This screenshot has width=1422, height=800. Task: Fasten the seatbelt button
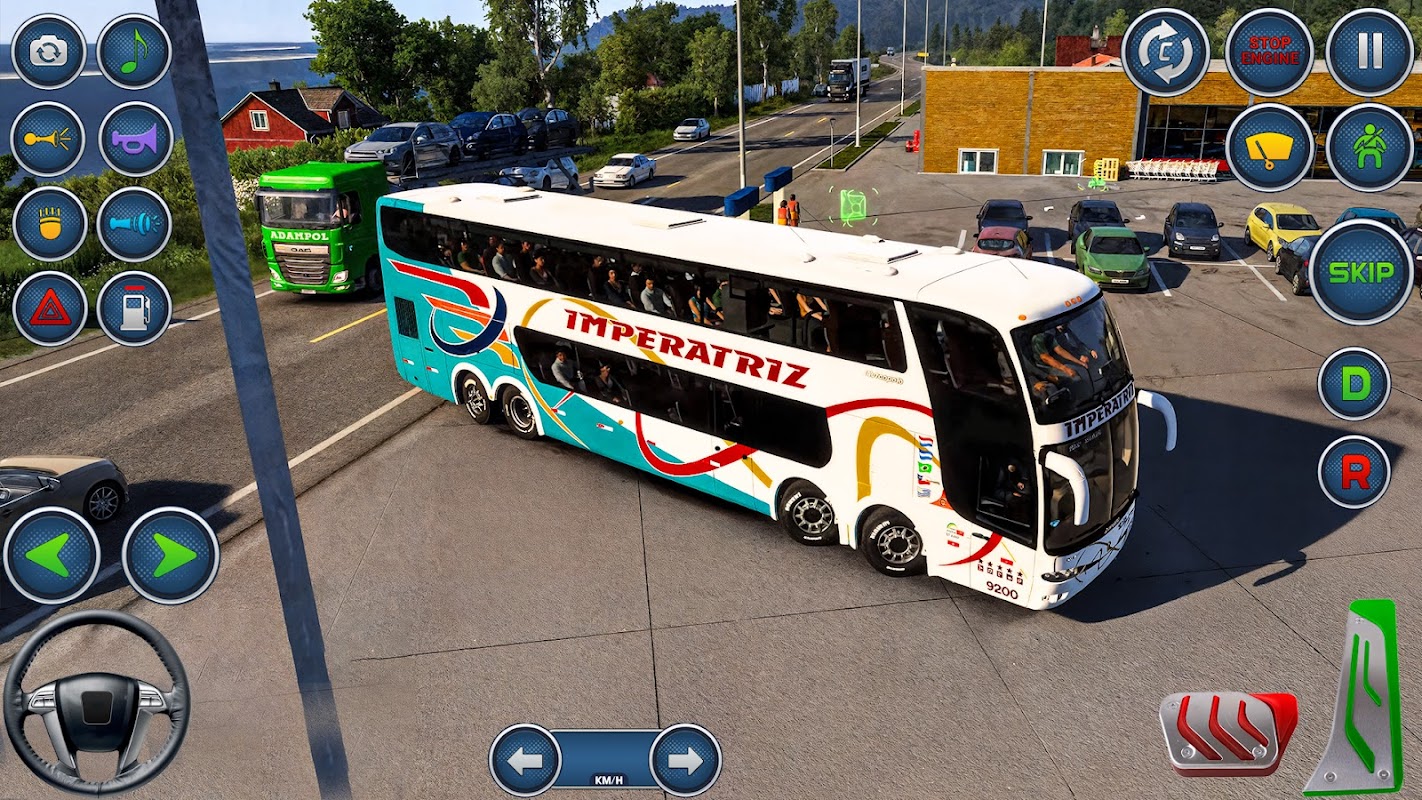(x=1370, y=148)
